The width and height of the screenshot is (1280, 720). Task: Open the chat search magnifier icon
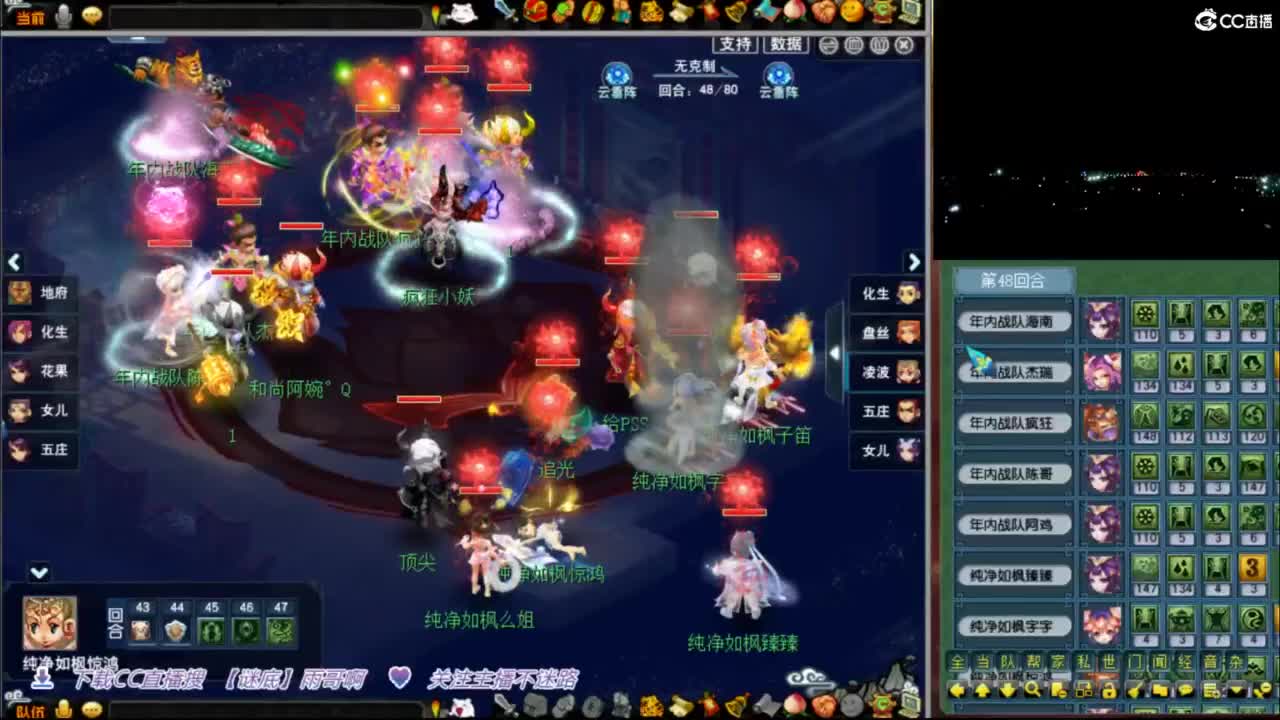pyautogui.click(x=1033, y=690)
